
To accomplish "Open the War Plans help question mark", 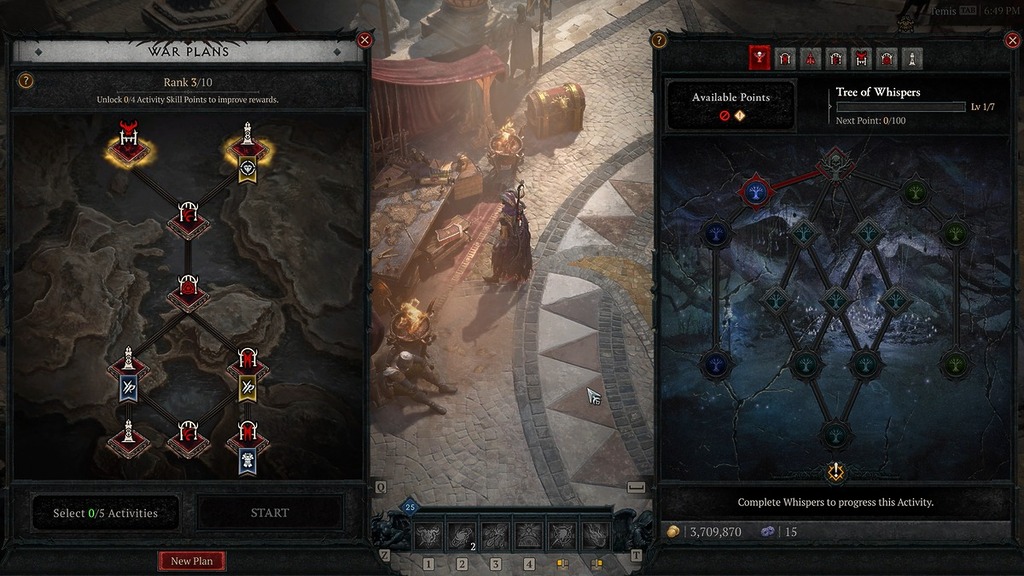I will [x=26, y=81].
